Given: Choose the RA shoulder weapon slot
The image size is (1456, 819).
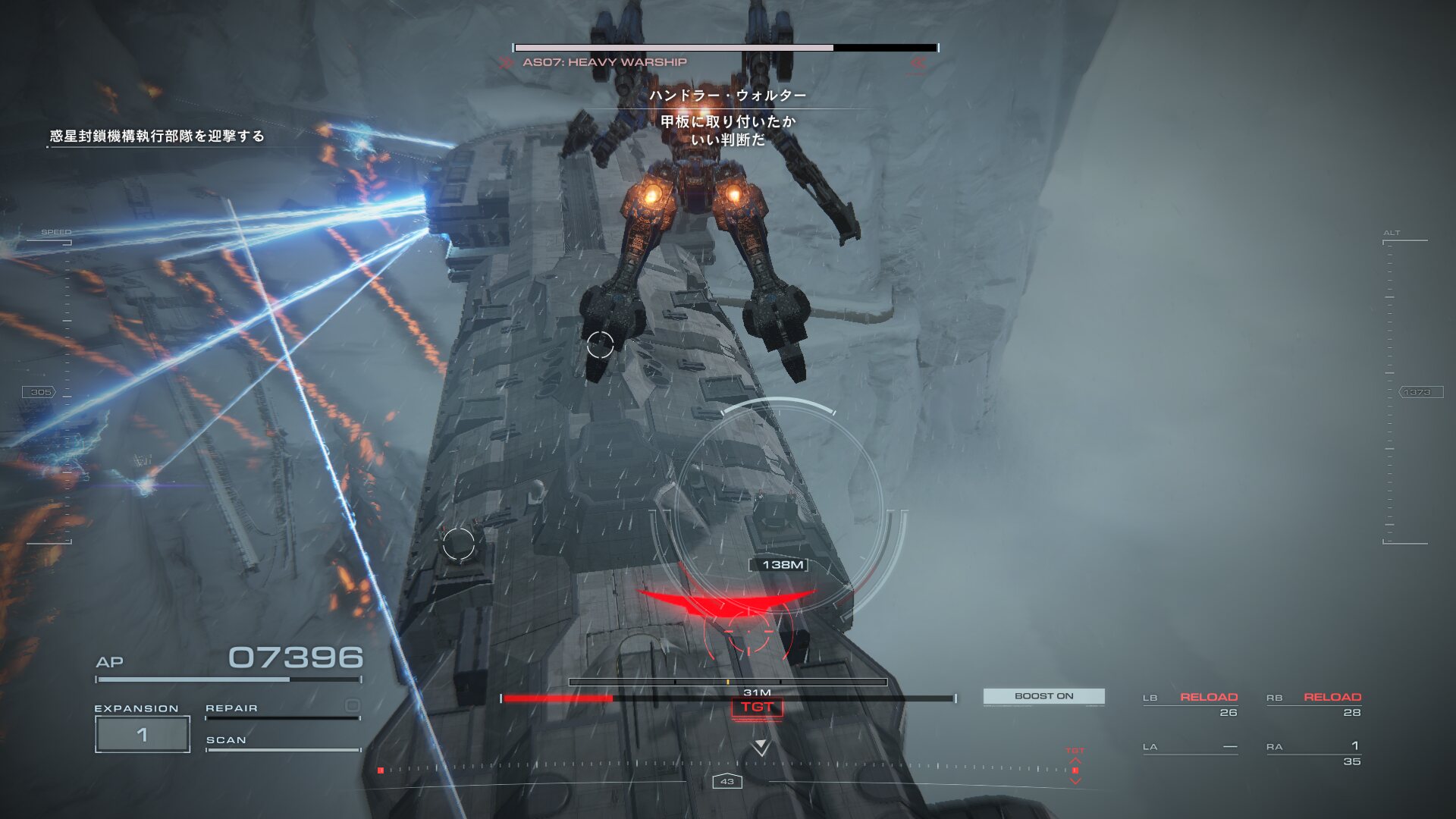Looking at the screenshot, I should [x=1313, y=753].
